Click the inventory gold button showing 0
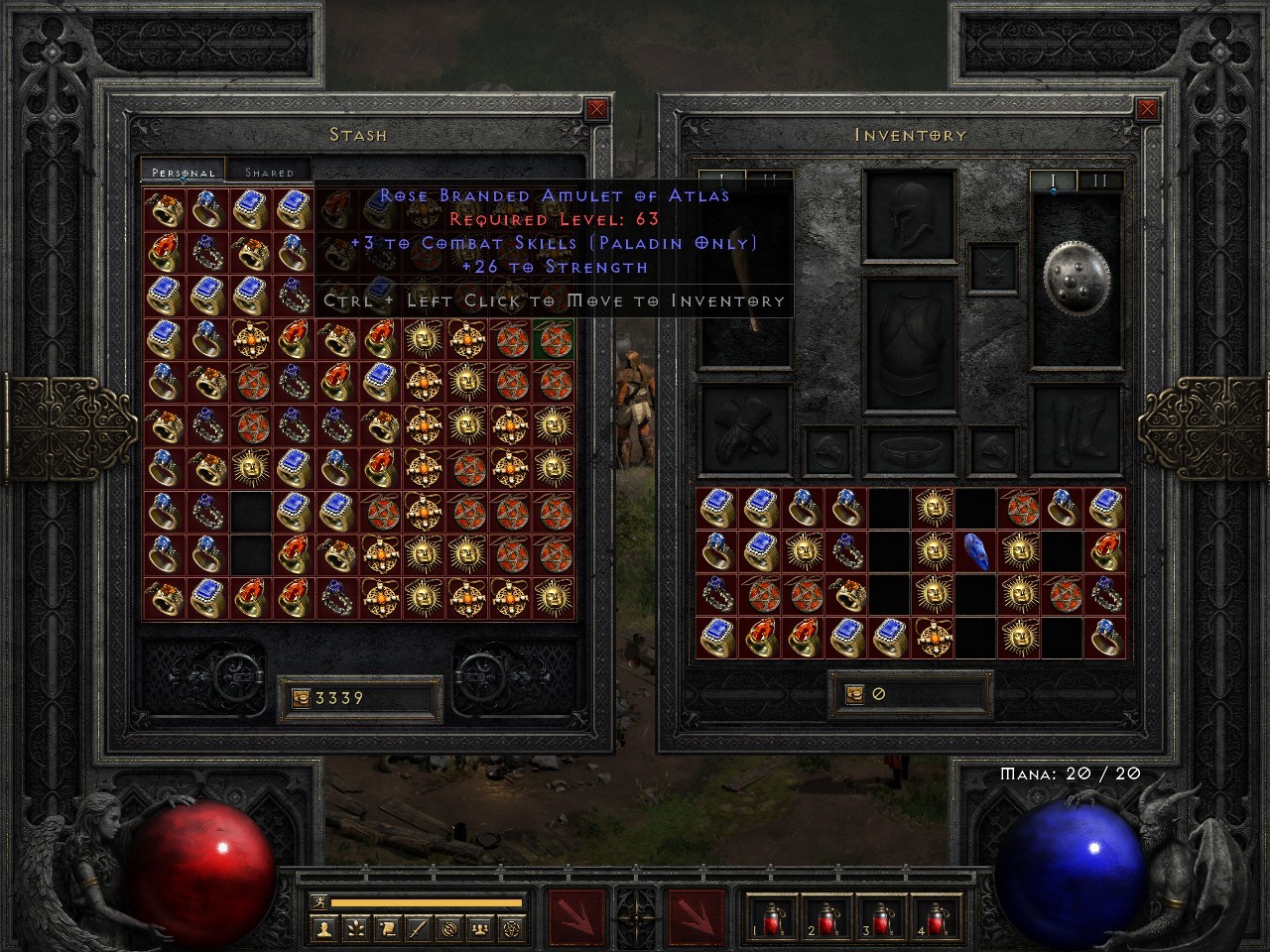This screenshot has width=1270, height=952. [910, 692]
